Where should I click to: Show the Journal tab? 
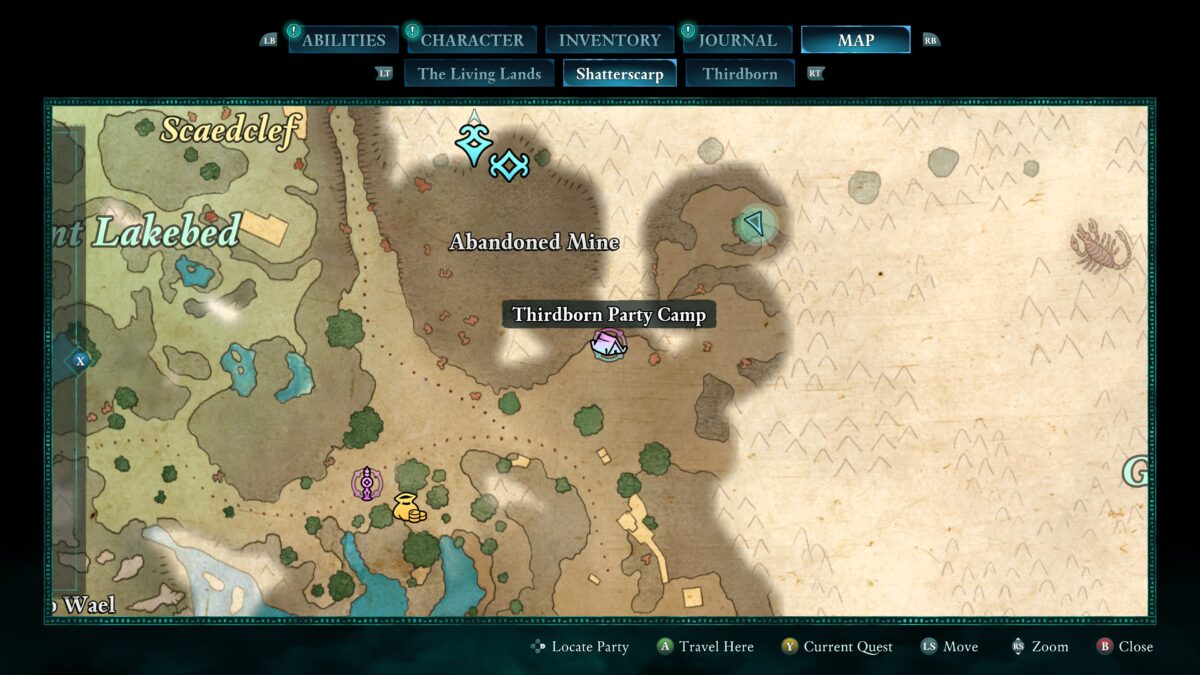[737, 40]
